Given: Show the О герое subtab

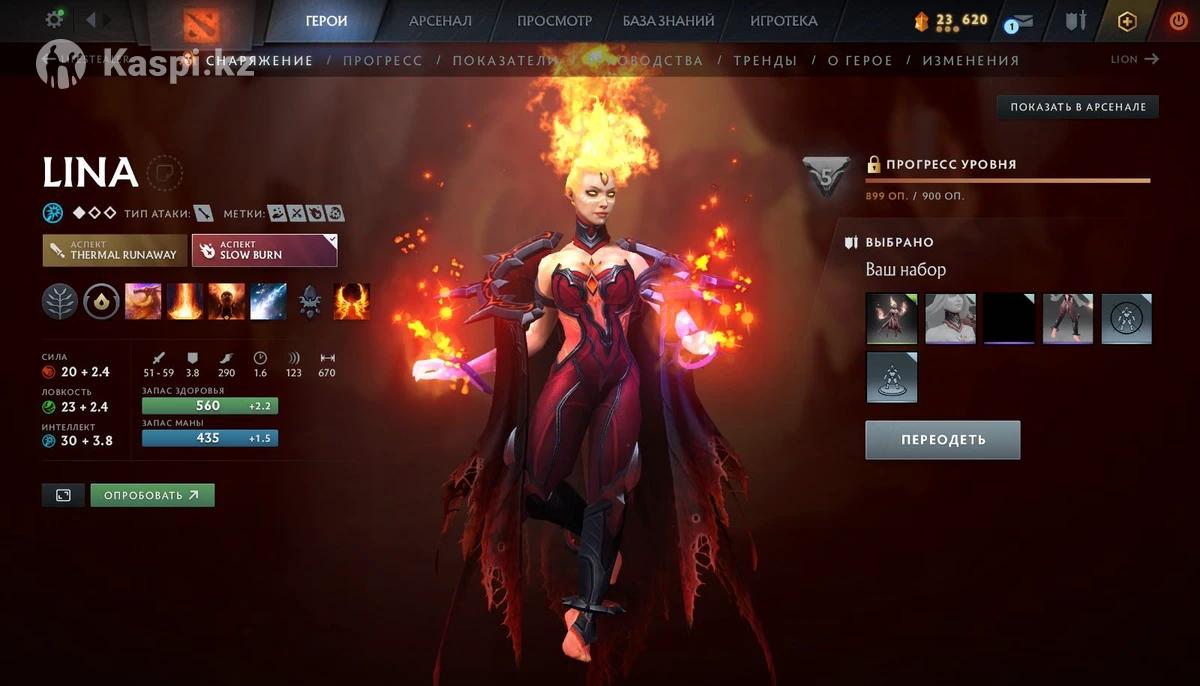Looking at the screenshot, I should (860, 60).
